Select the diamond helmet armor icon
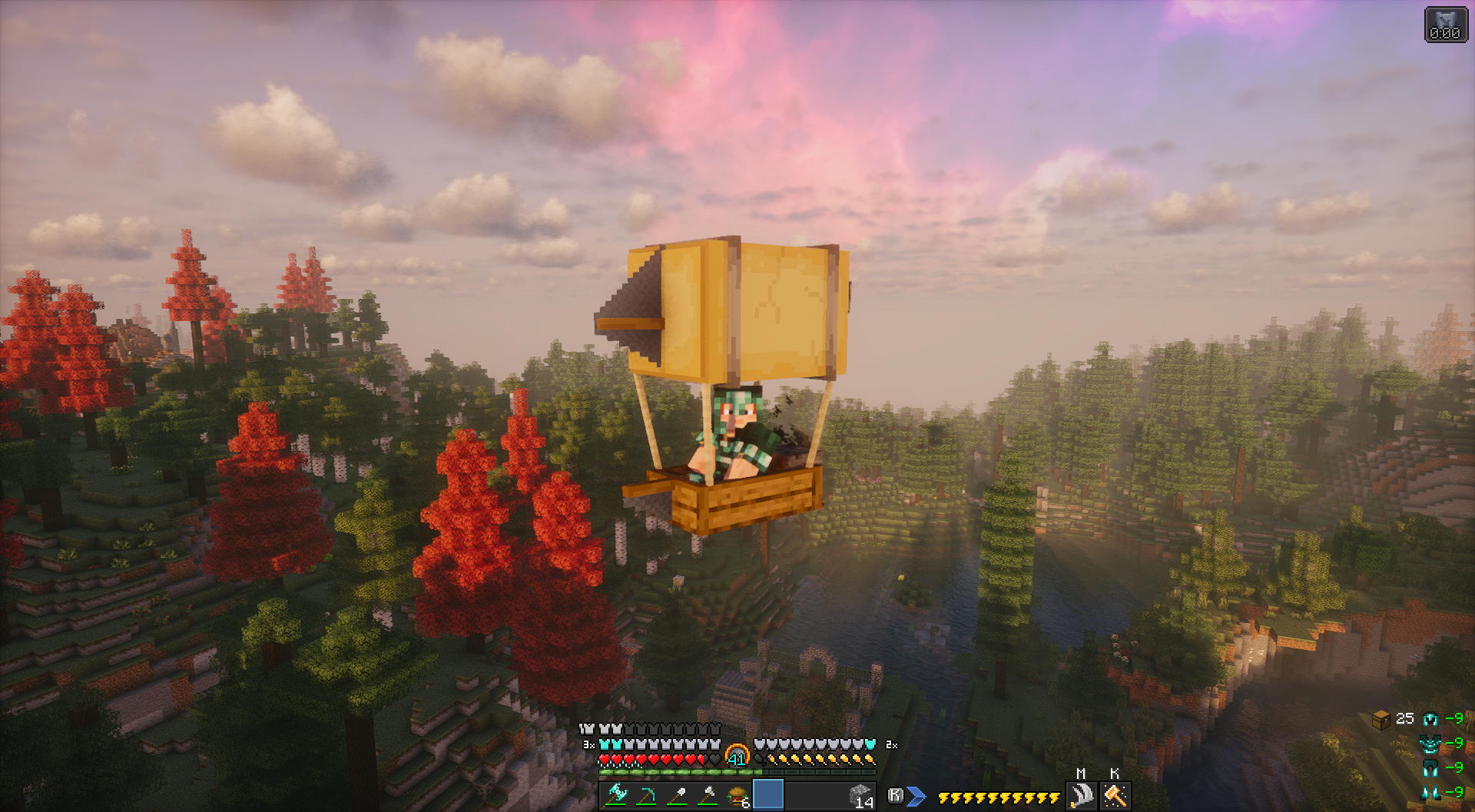Image resolution: width=1475 pixels, height=812 pixels. [1430, 719]
